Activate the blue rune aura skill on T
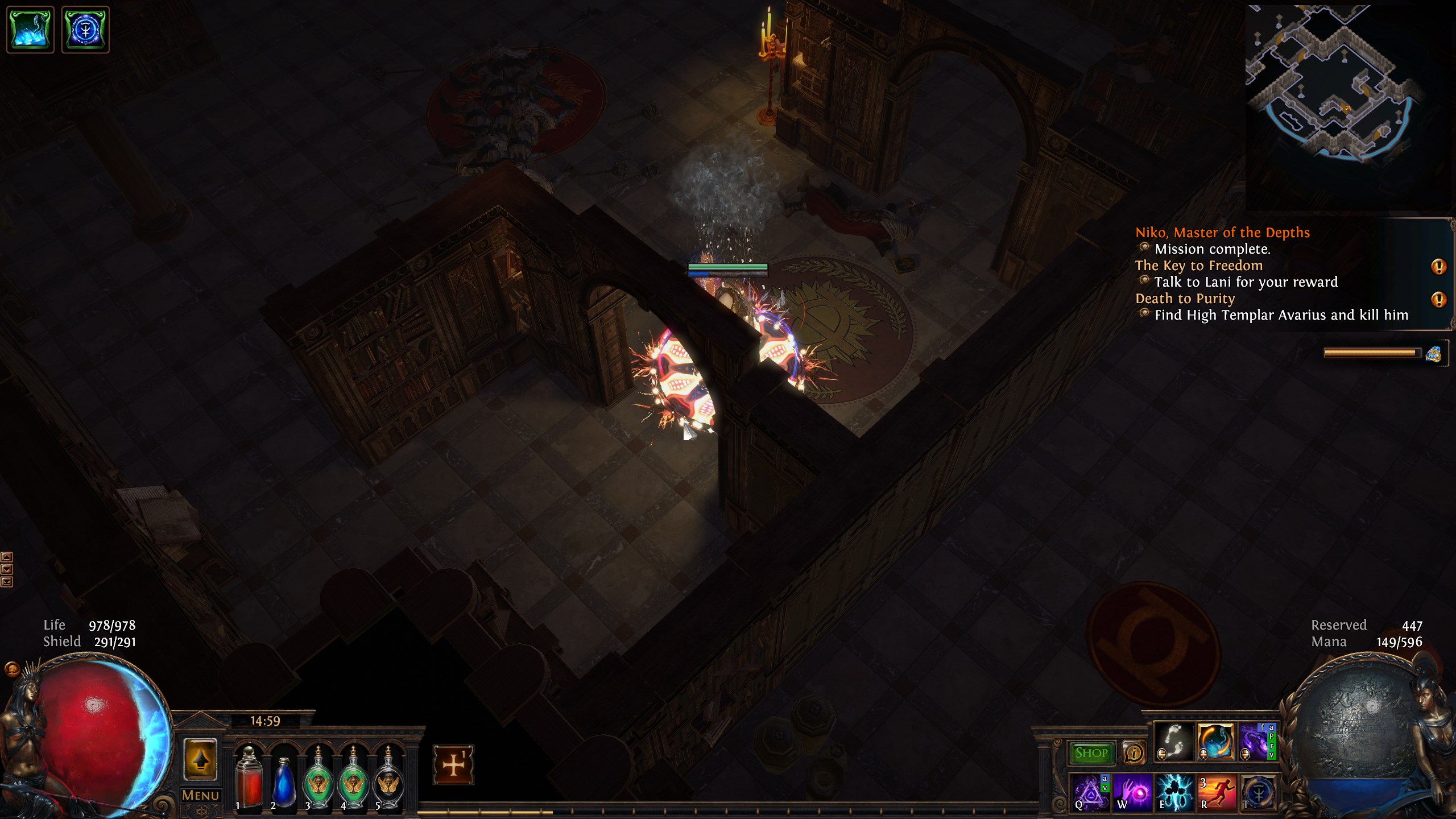 tap(1258, 792)
